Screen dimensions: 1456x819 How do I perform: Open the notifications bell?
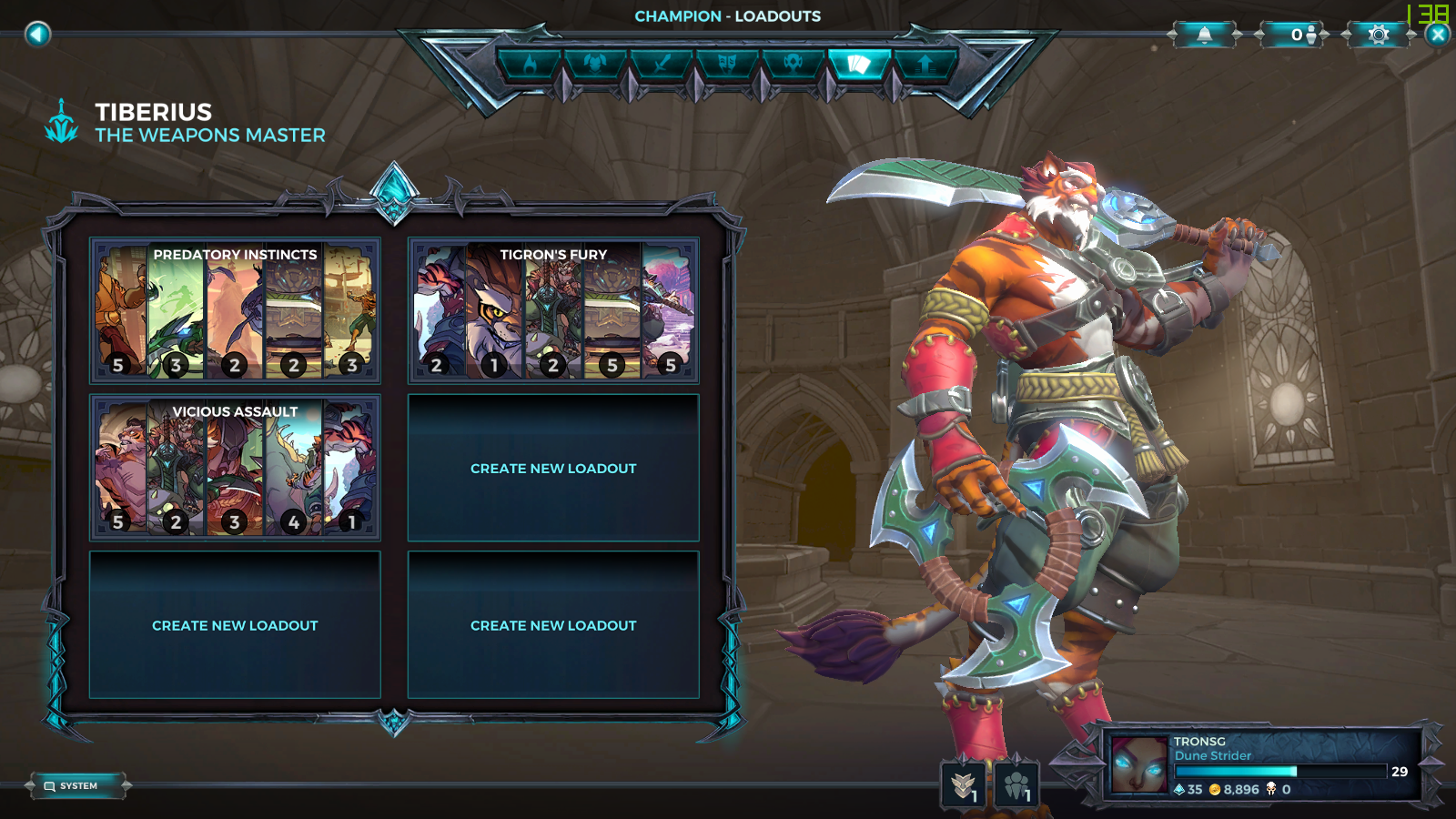tap(1204, 35)
